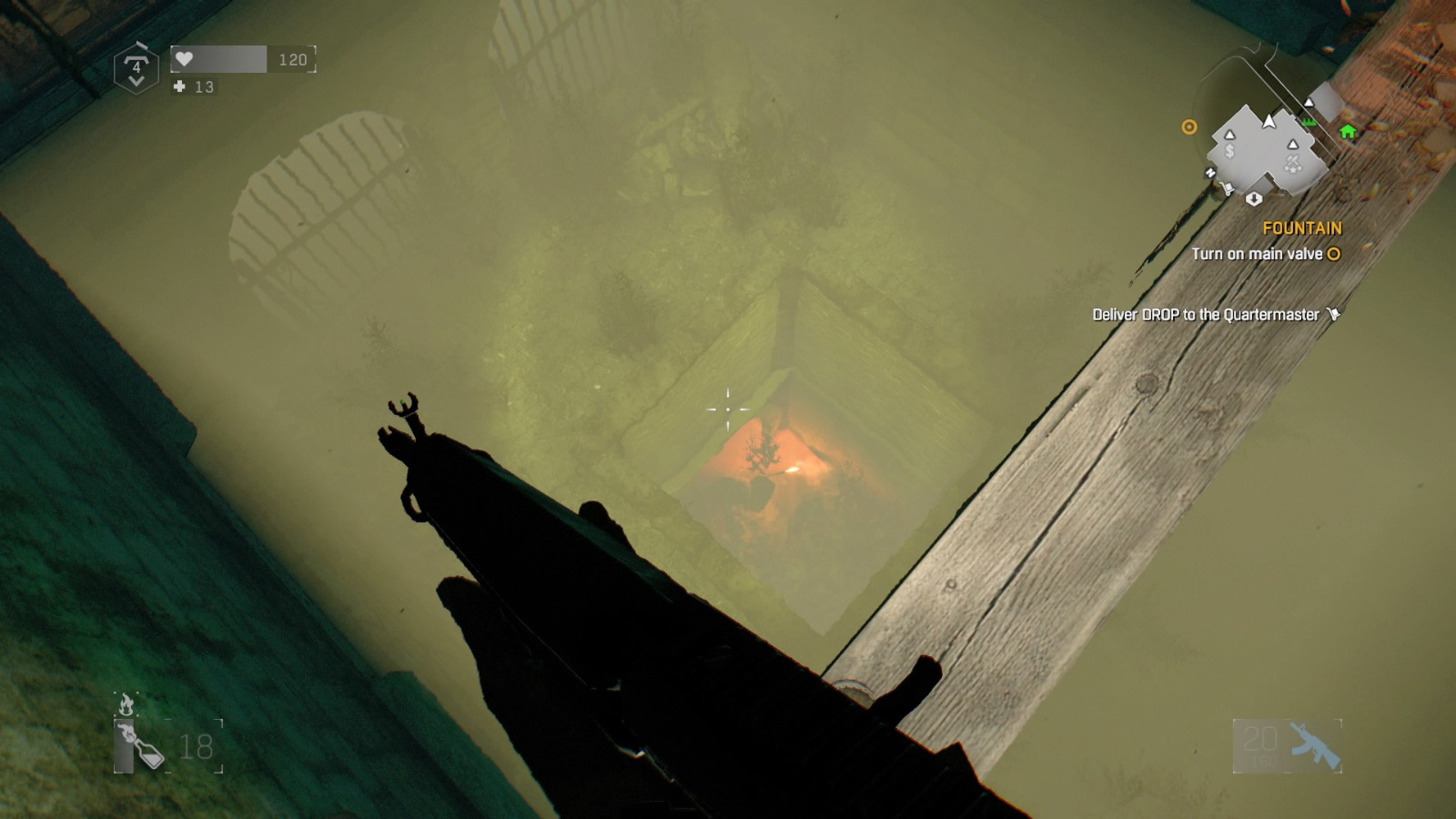Select the quartermaster hand-truck icon near the minimap
The width and height of the screenshot is (1456, 819).
[1228, 187]
